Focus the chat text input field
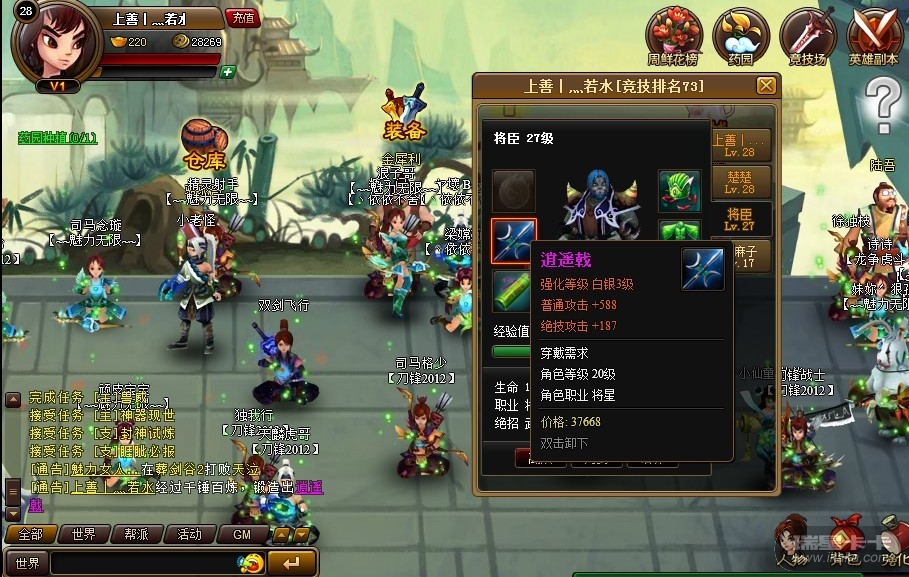This screenshot has width=909, height=577. pos(140,563)
